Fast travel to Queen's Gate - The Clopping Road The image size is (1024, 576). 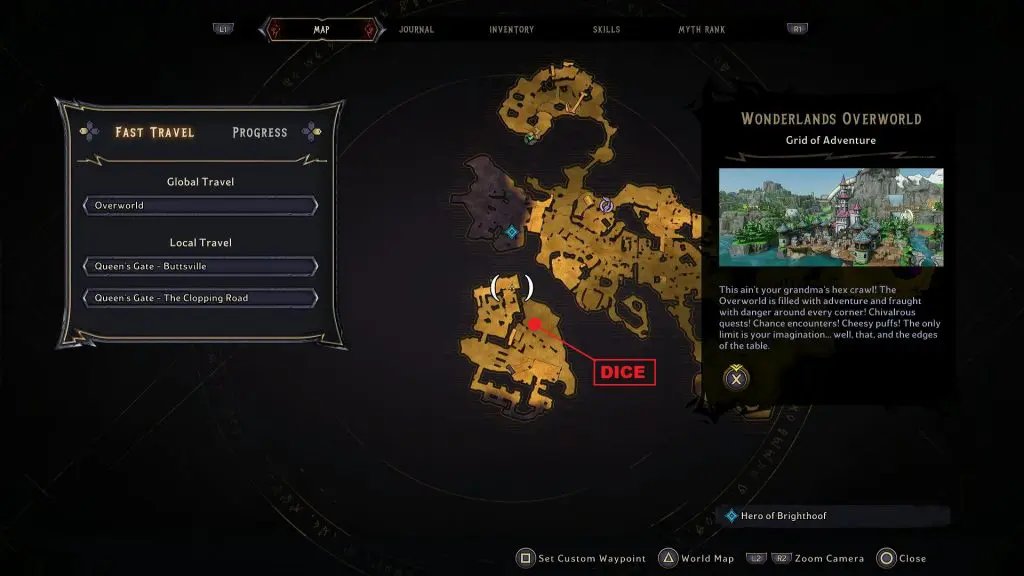click(x=201, y=298)
